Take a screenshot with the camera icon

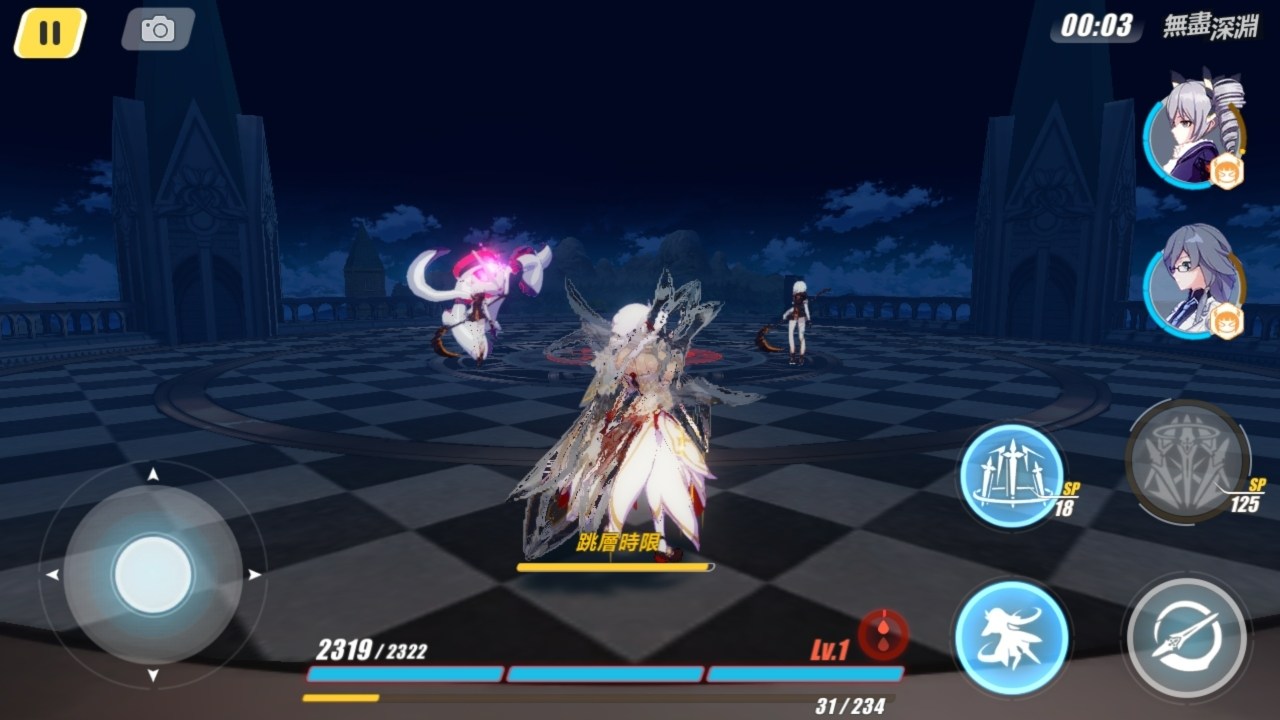pos(160,30)
